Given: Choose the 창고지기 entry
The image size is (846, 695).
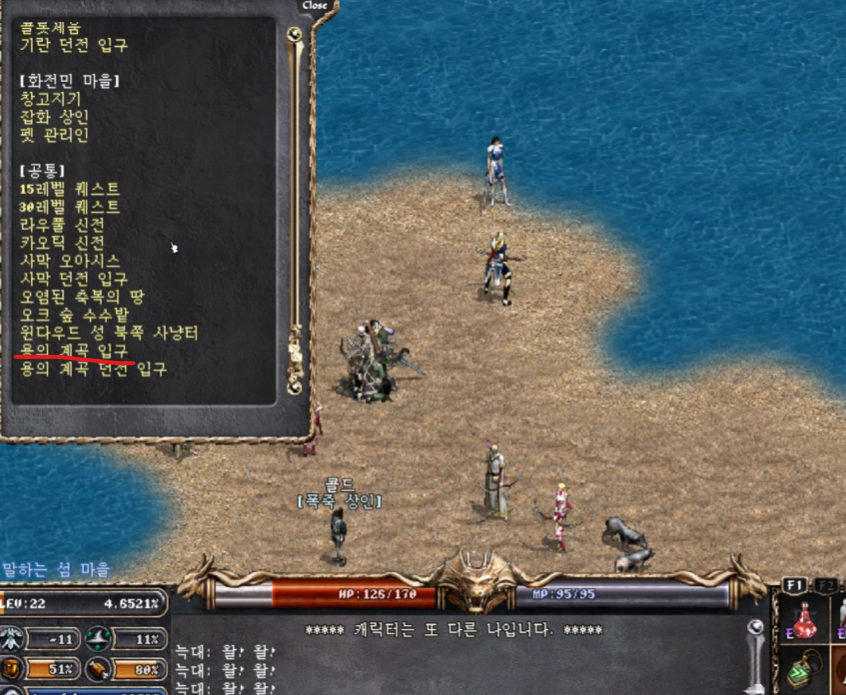Looking at the screenshot, I should pos(51,99).
